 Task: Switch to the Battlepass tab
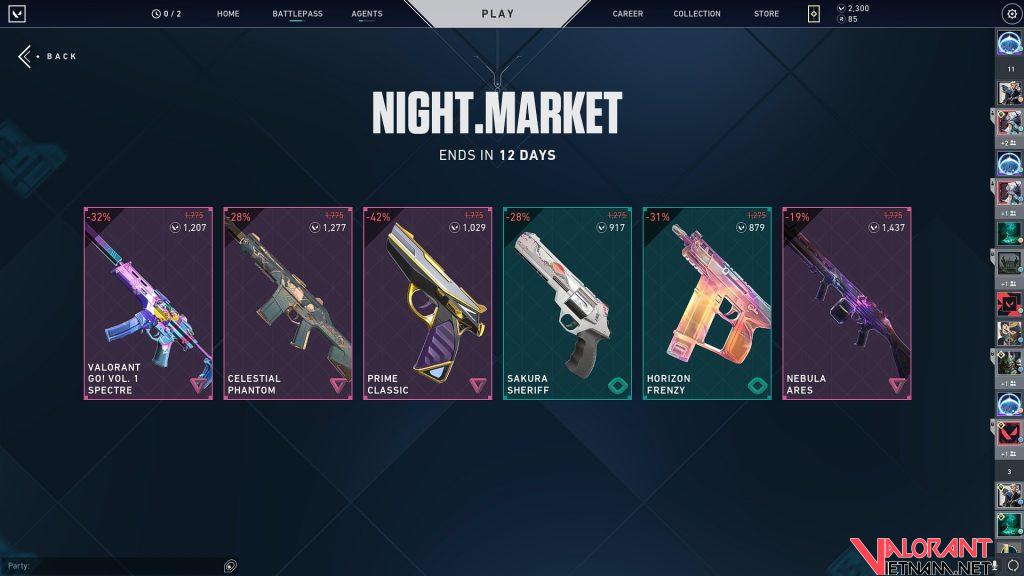tap(297, 14)
